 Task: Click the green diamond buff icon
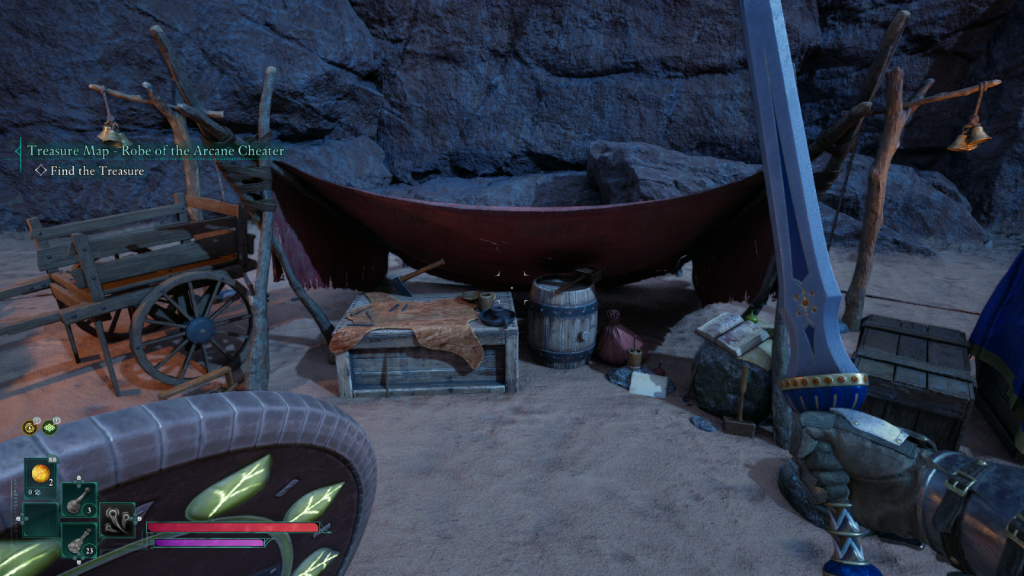click(x=49, y=427)
